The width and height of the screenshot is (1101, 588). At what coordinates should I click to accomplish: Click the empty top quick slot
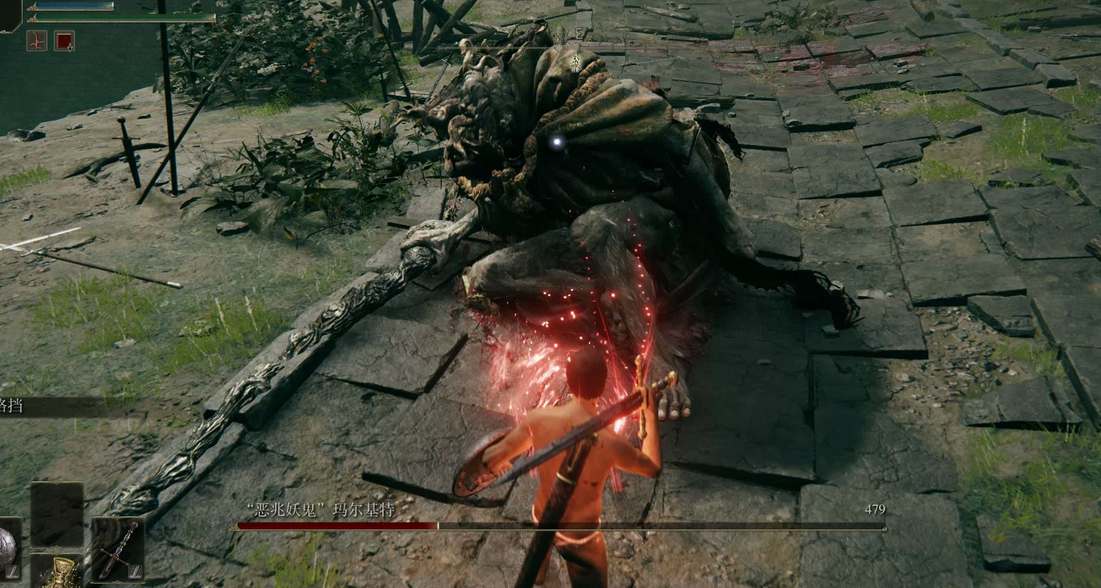point(56,514)
